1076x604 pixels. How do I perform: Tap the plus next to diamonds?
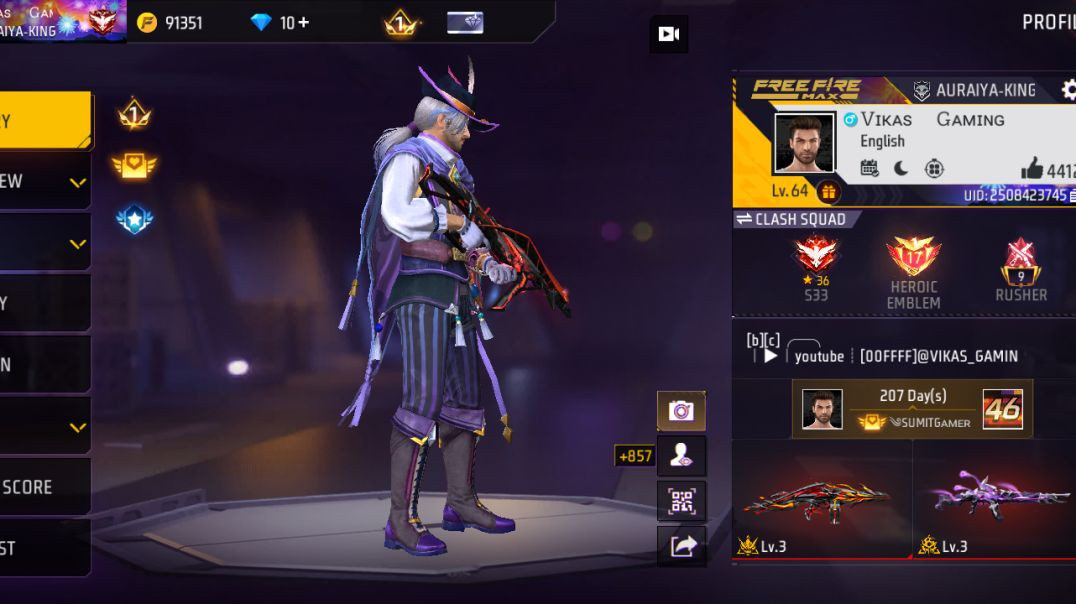click(x=302, y=22)
